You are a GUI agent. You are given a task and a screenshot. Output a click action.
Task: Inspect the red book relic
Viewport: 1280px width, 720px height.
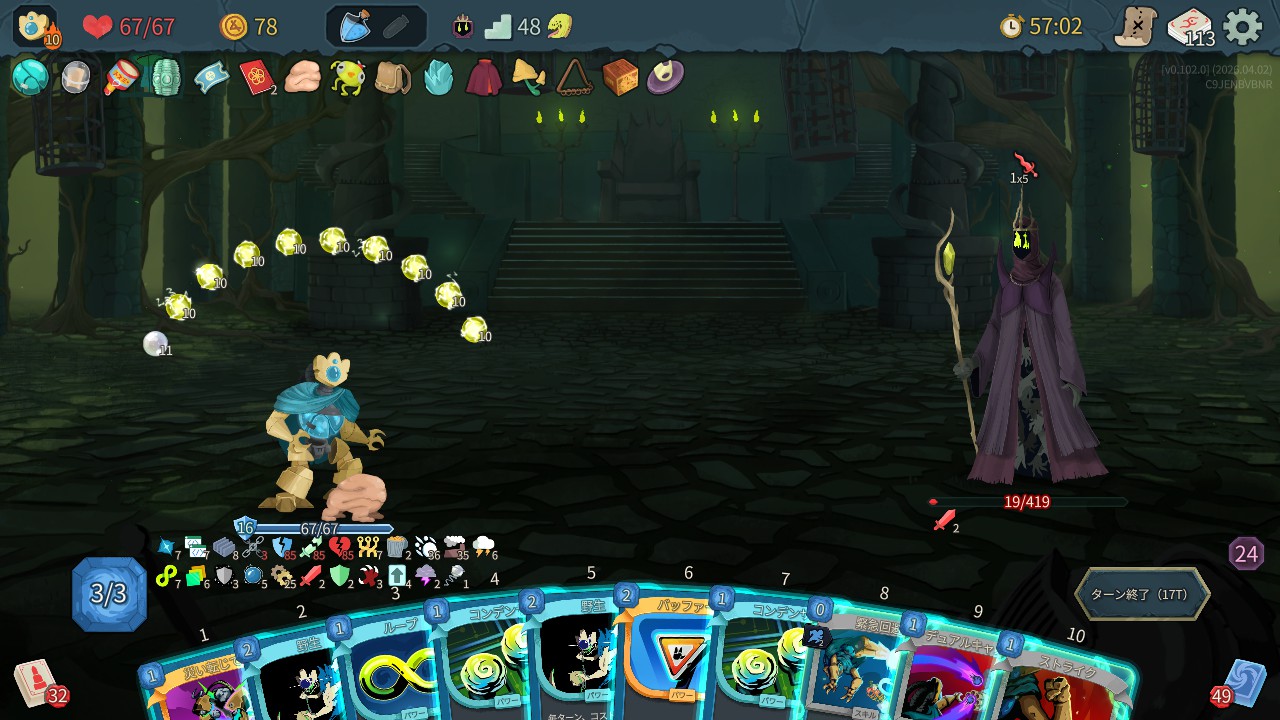(257, 77)
